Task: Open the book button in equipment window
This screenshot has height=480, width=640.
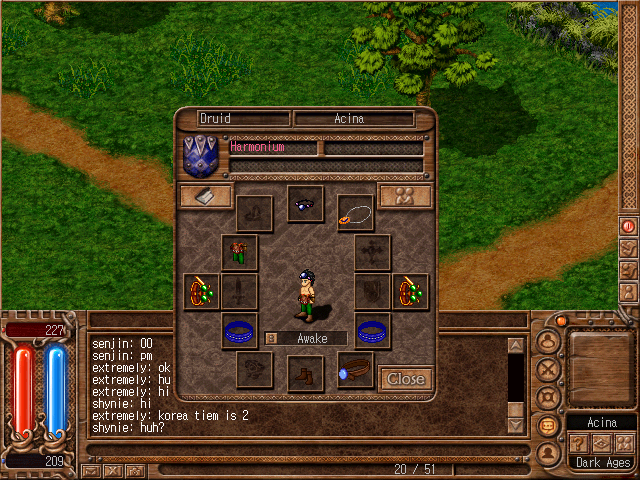Action: click(x=205, y=196)
